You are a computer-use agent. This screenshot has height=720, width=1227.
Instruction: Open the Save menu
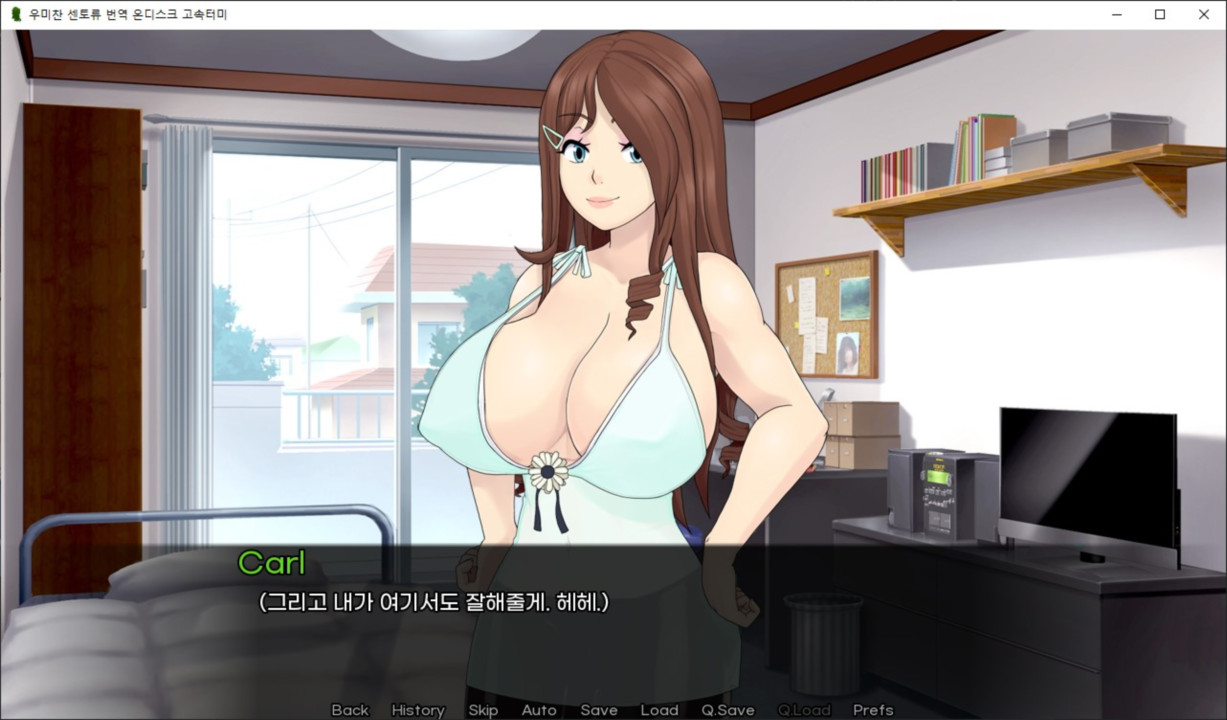pos(599,710)
